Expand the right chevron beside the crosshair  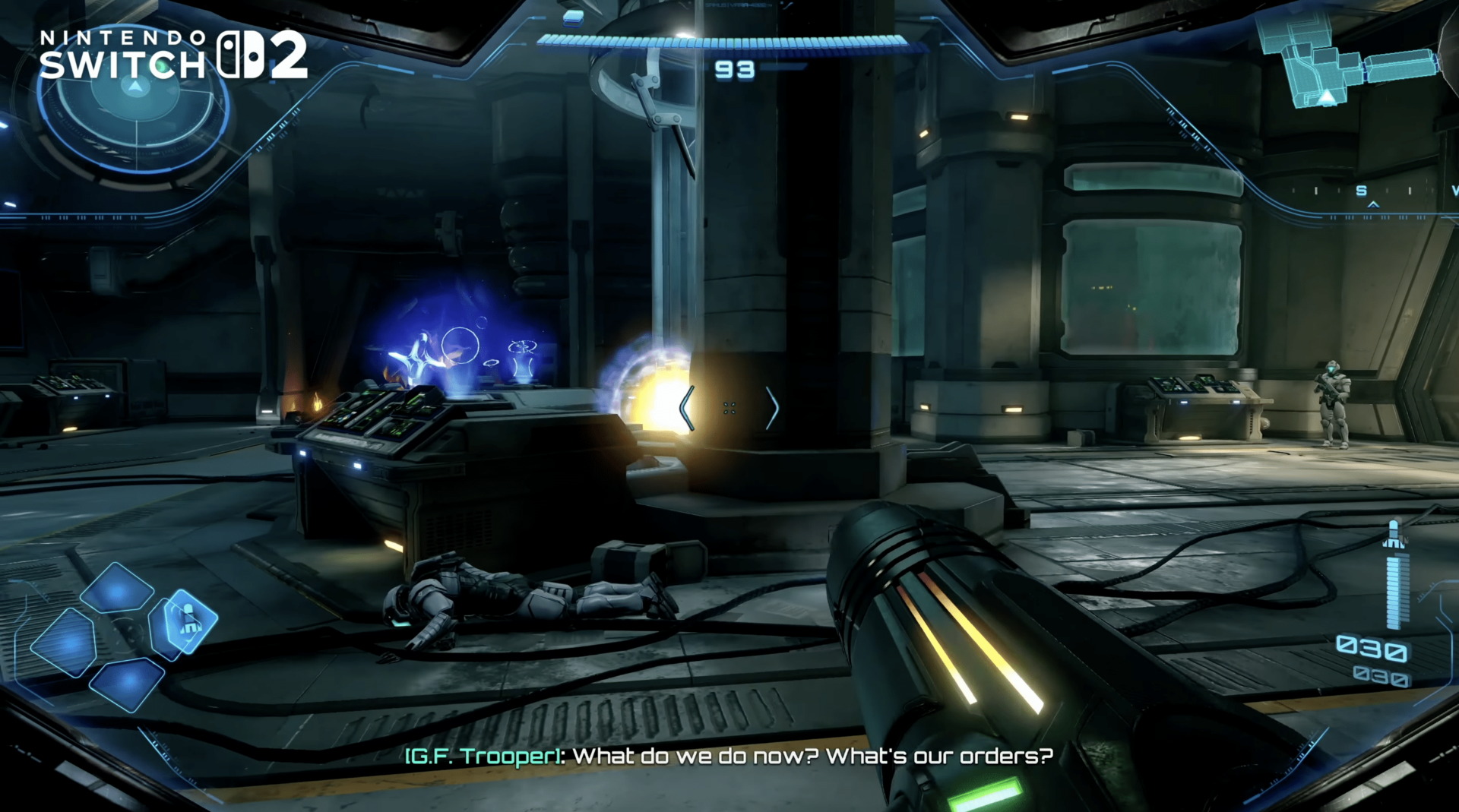point(774,408)
